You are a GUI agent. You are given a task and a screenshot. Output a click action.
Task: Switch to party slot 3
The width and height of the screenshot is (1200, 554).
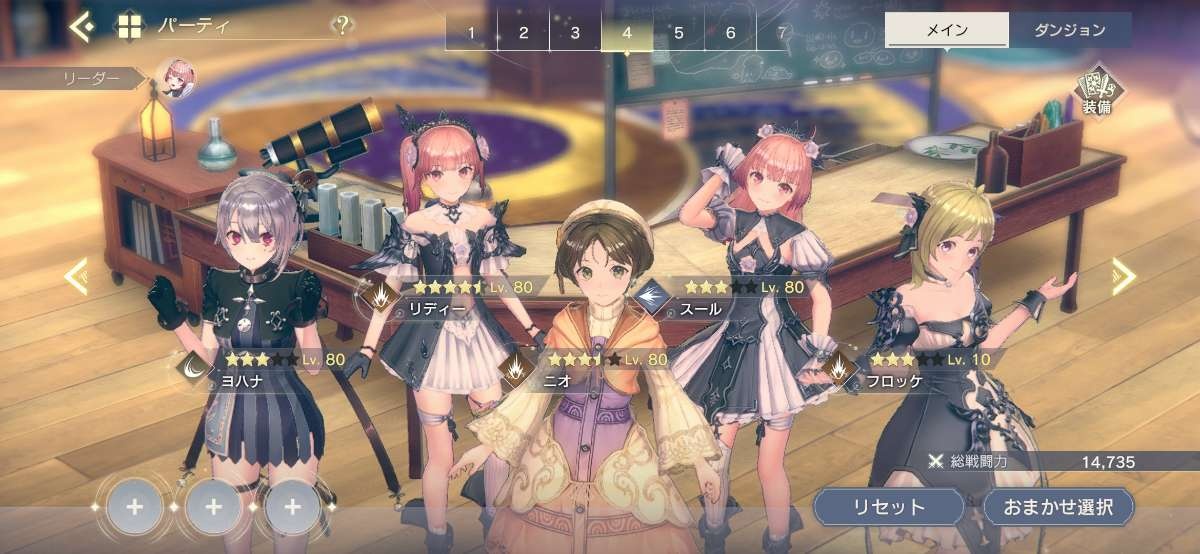575,33
